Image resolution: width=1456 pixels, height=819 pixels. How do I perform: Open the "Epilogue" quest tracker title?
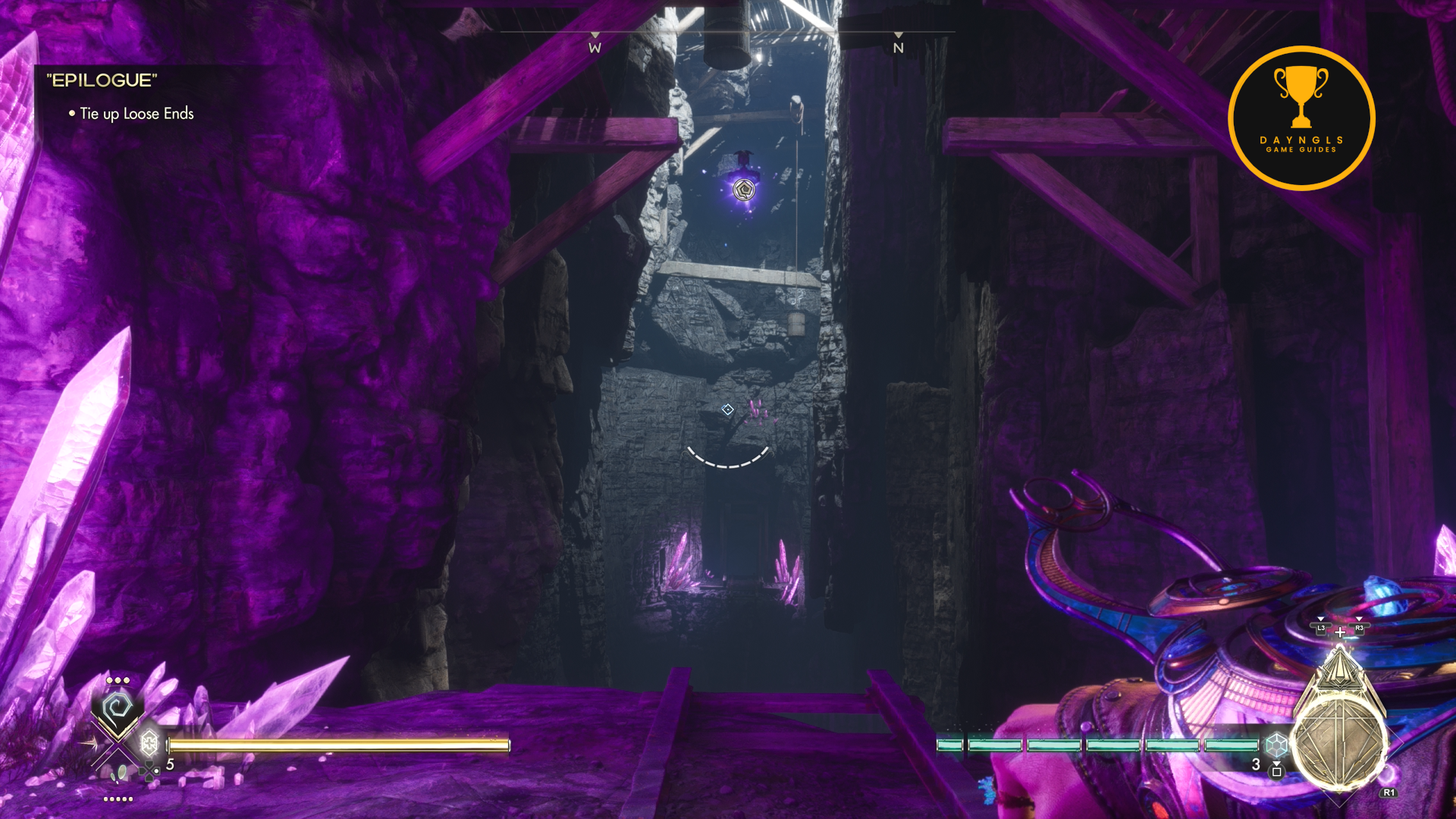pyautogui.click(x=102, y=80)
